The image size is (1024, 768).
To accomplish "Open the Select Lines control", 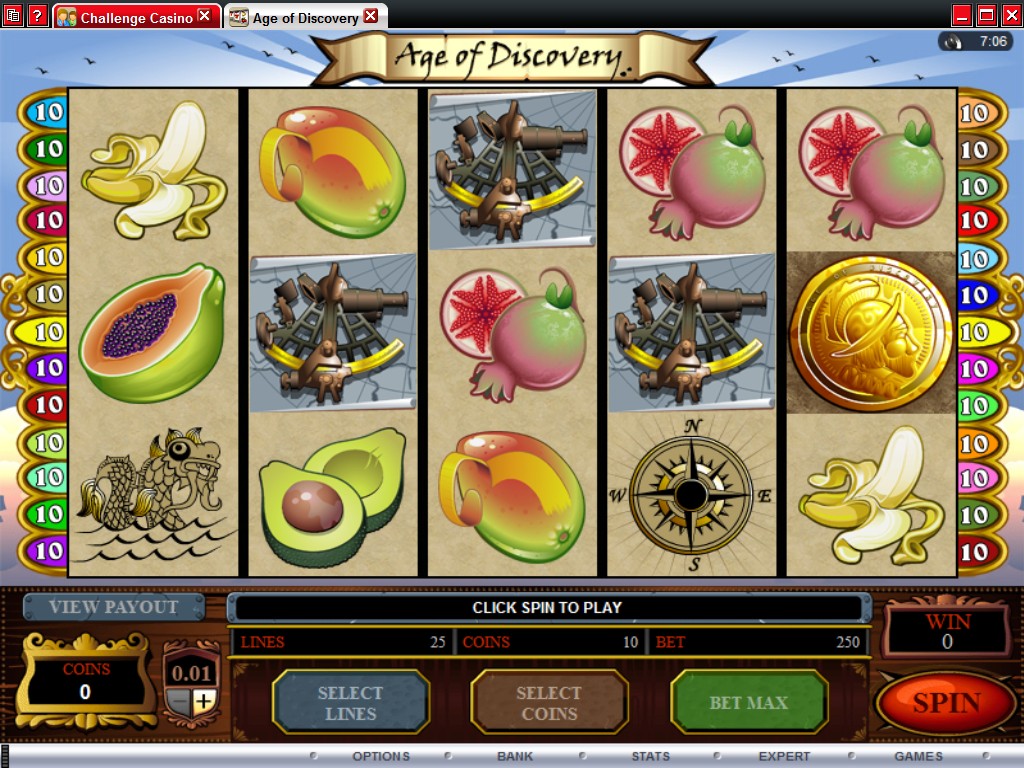I will (350, 703).
